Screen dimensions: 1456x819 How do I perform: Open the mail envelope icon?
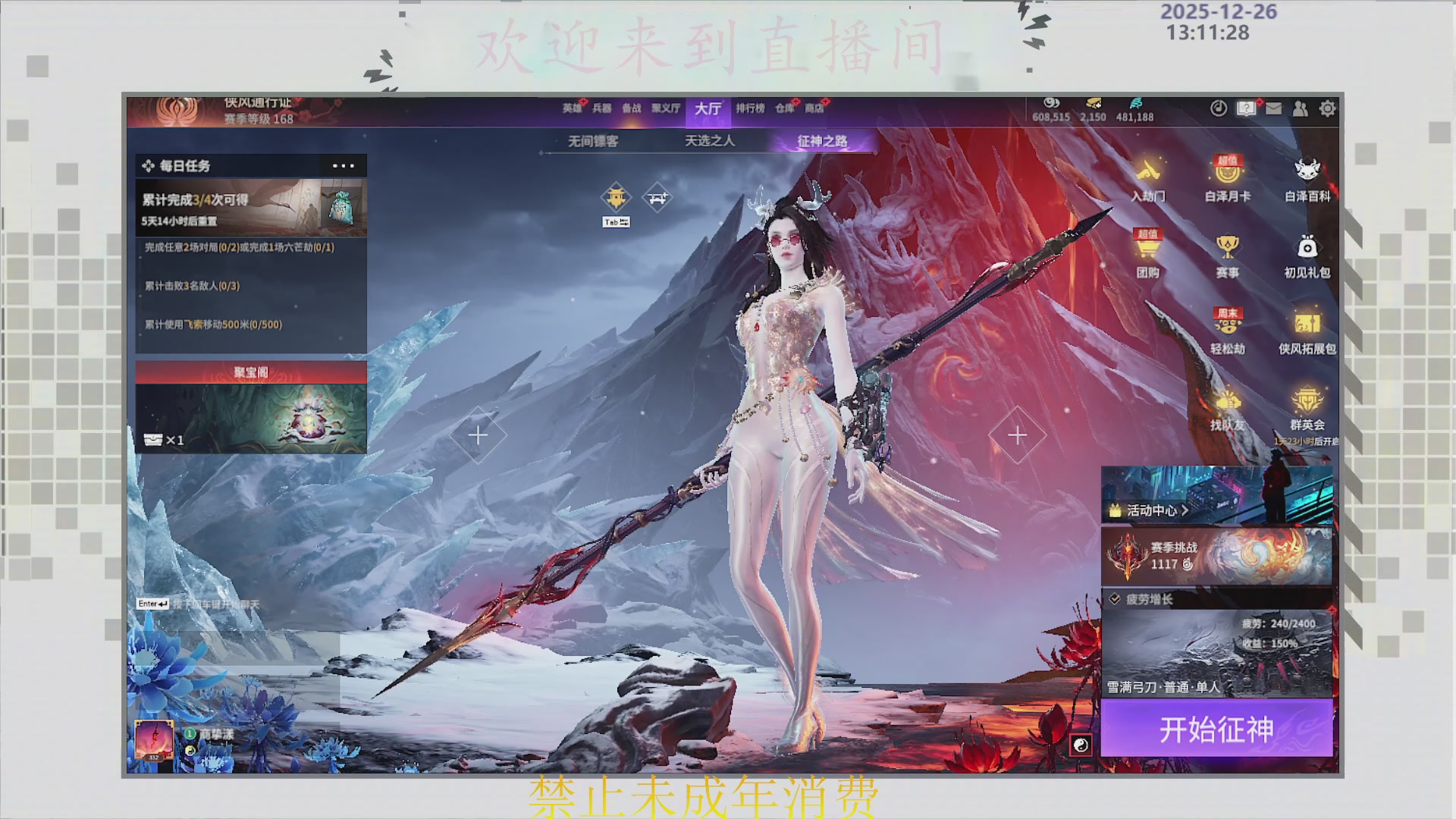point(1274,108)
